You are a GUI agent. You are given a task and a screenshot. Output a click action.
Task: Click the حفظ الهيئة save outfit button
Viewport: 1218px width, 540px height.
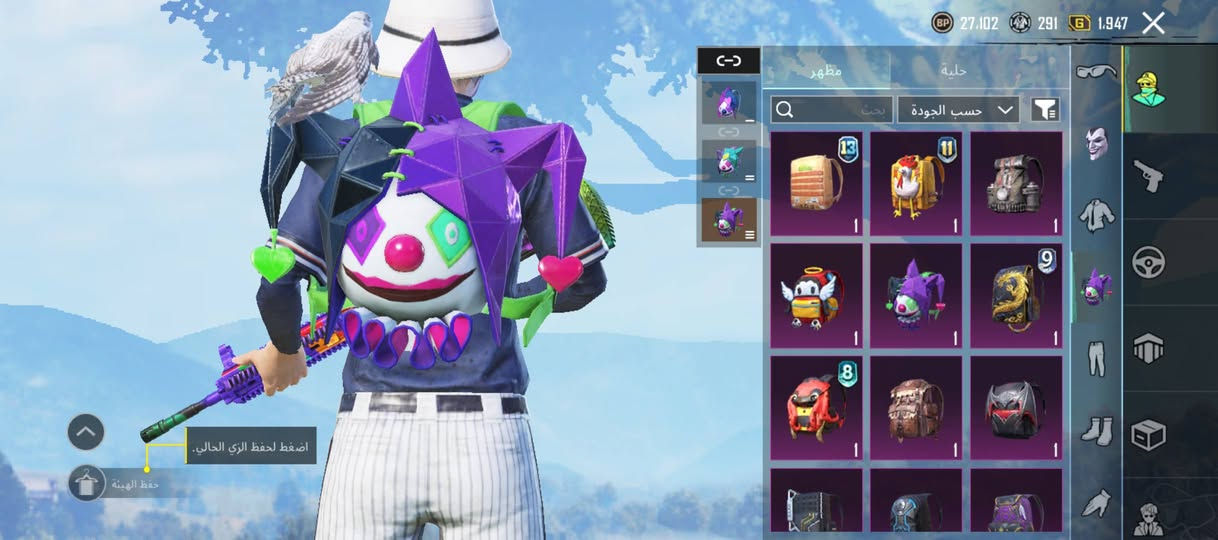click(x=88, y=484)
